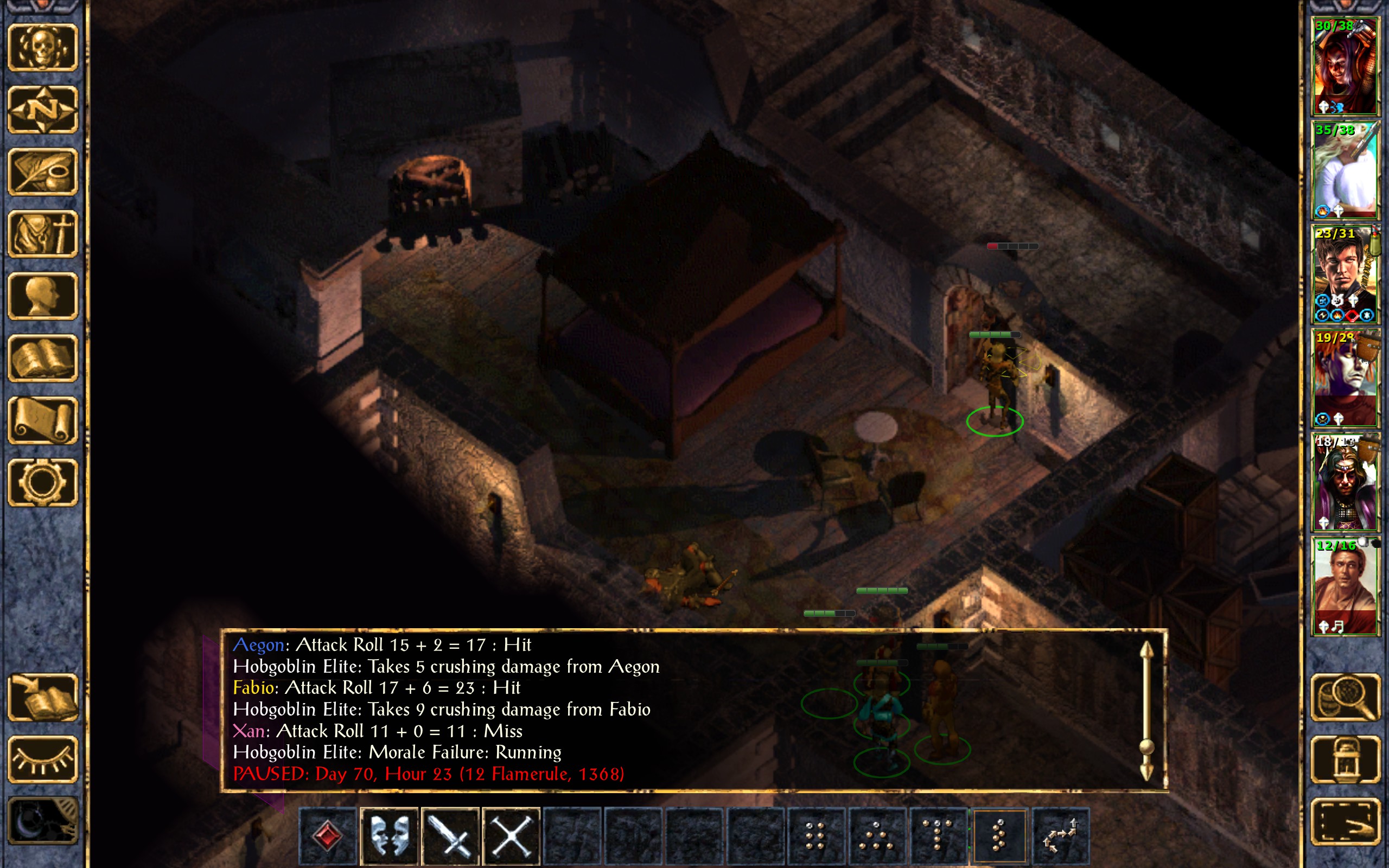The image size is (1389, 868).
Task: Open the priest scroll screen
Action: tap(43, 420)
